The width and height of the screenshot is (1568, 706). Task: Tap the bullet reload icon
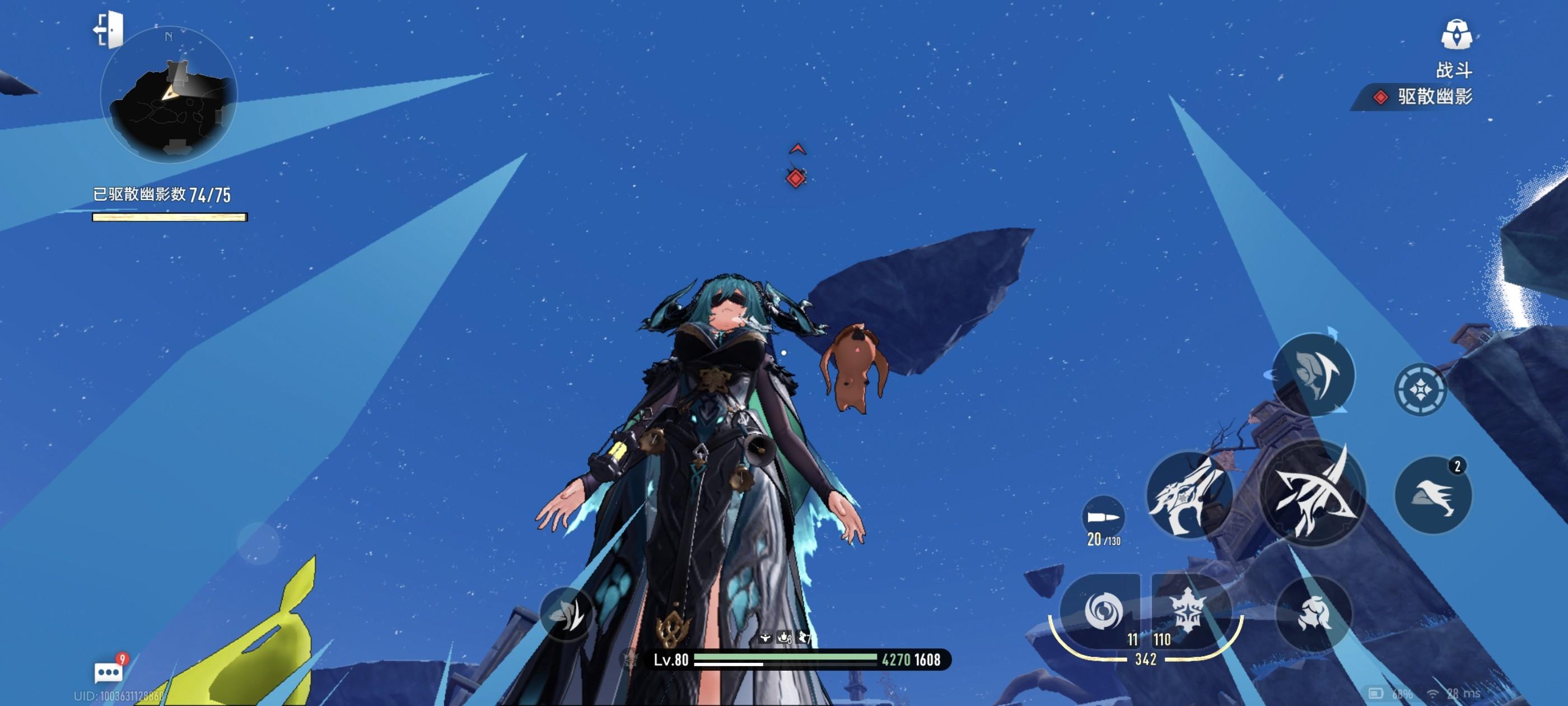point(1103,517)
